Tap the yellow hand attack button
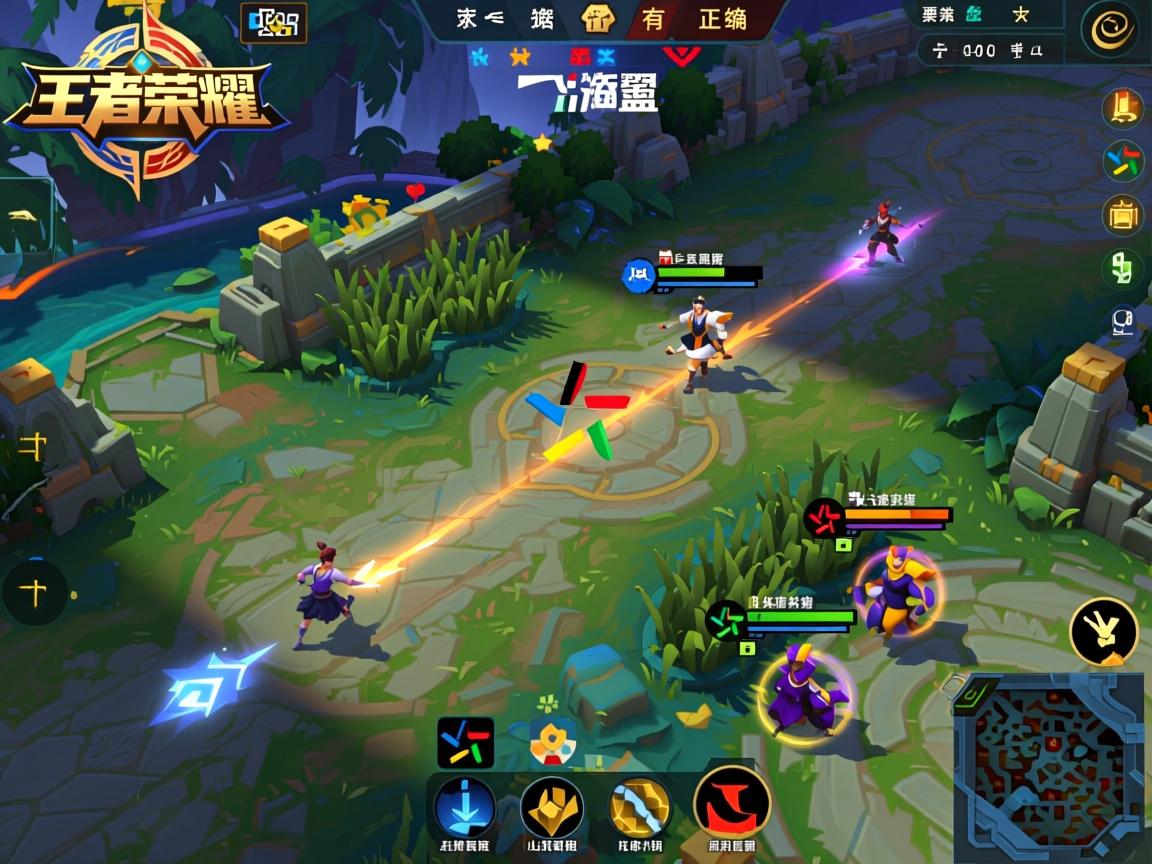 (x=1104, y=631)
